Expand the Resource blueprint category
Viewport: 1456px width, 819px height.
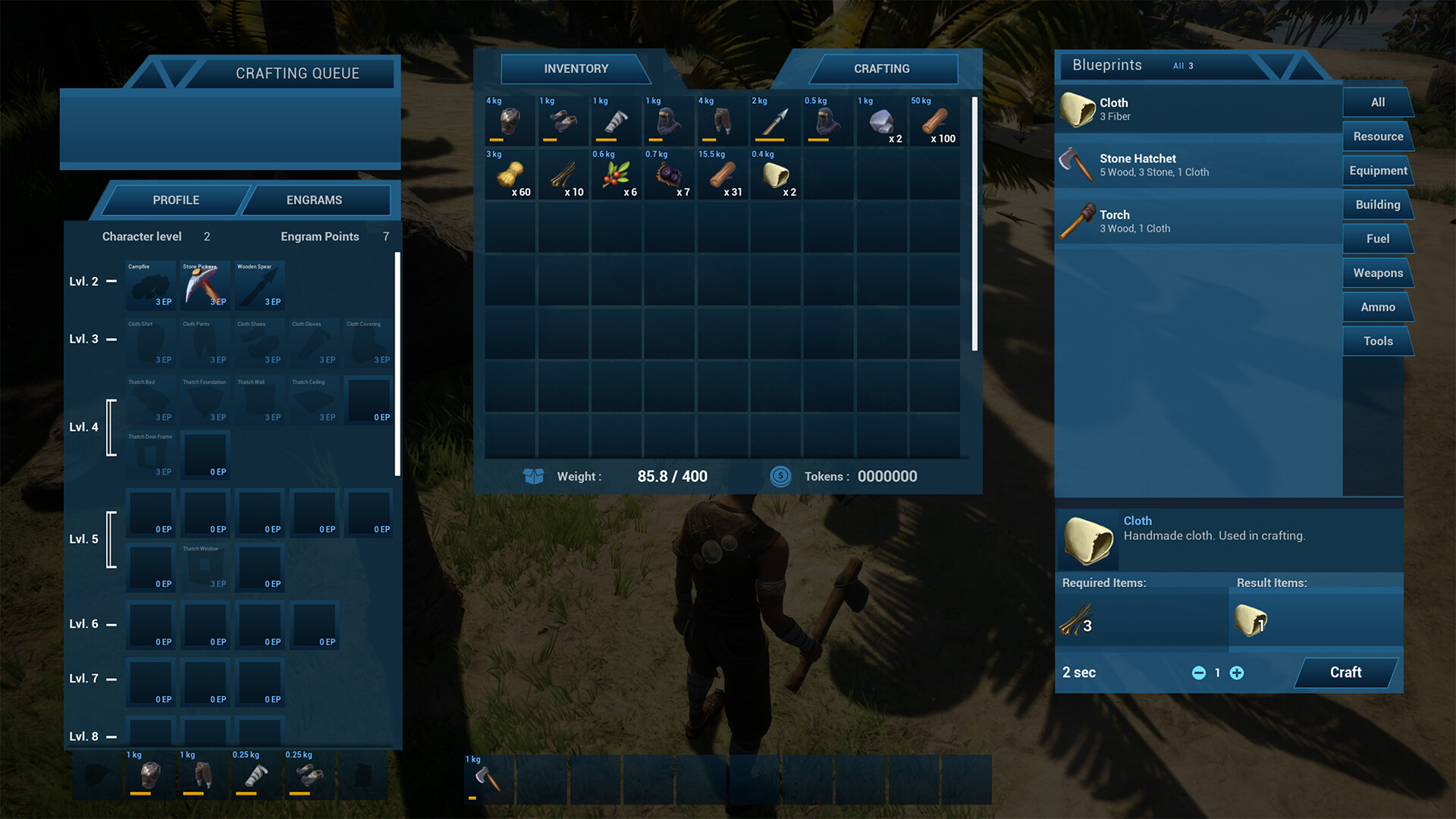tap(1377, 136)
